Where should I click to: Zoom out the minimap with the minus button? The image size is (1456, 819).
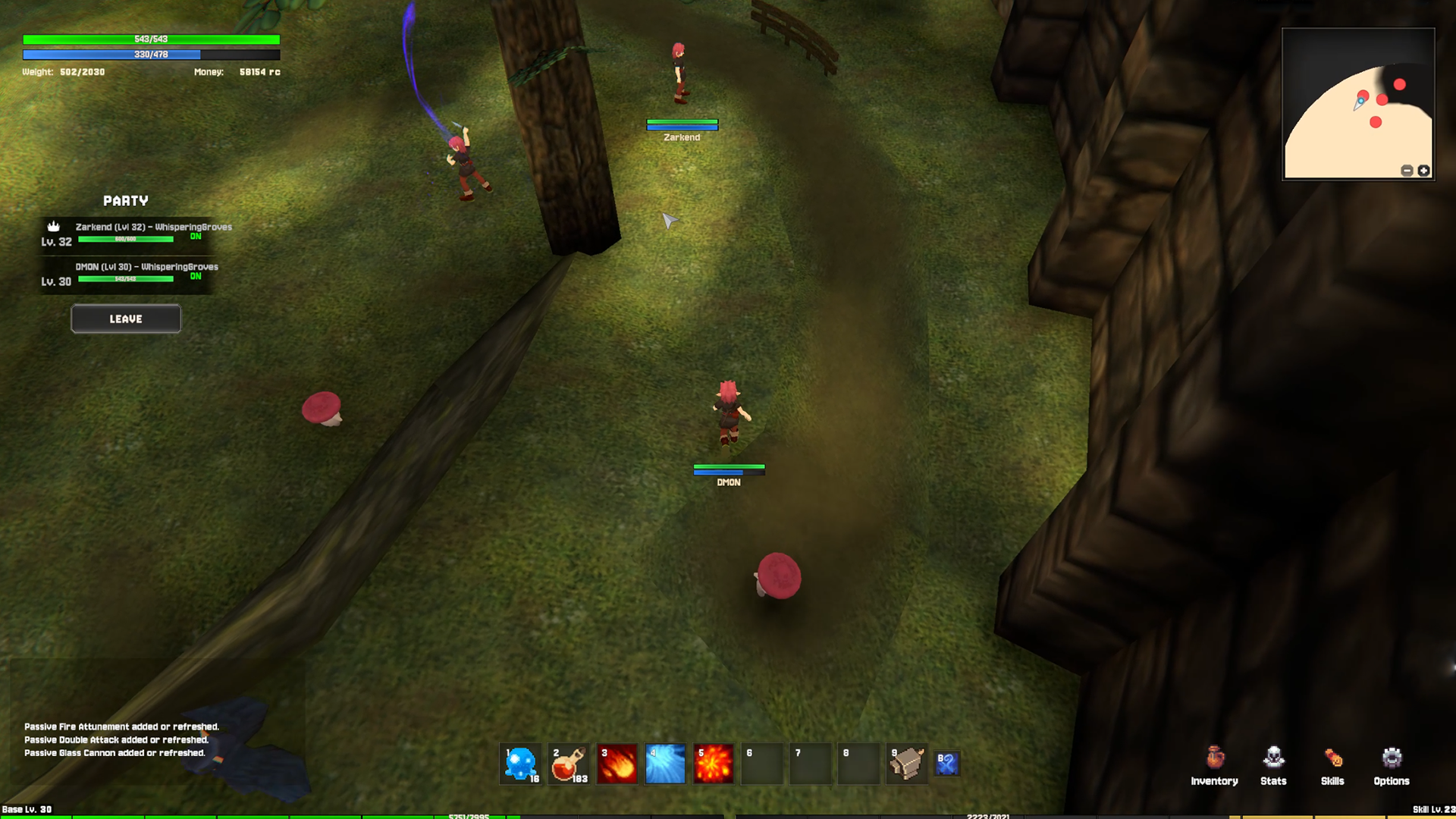pos(1407,171)
